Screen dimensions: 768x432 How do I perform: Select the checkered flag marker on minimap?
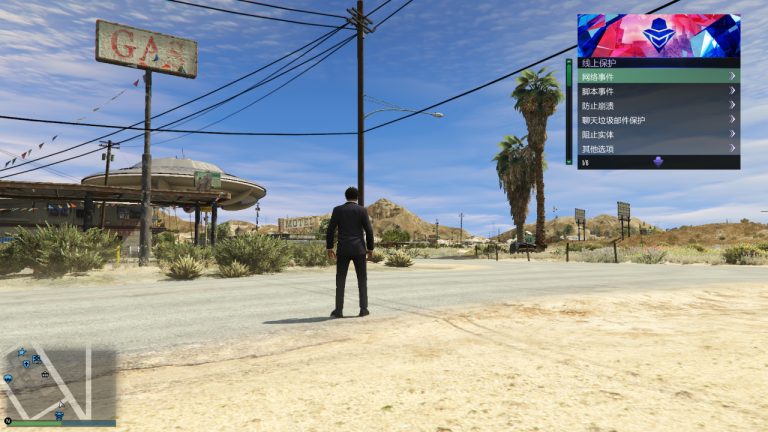click(x=36, y=359)
